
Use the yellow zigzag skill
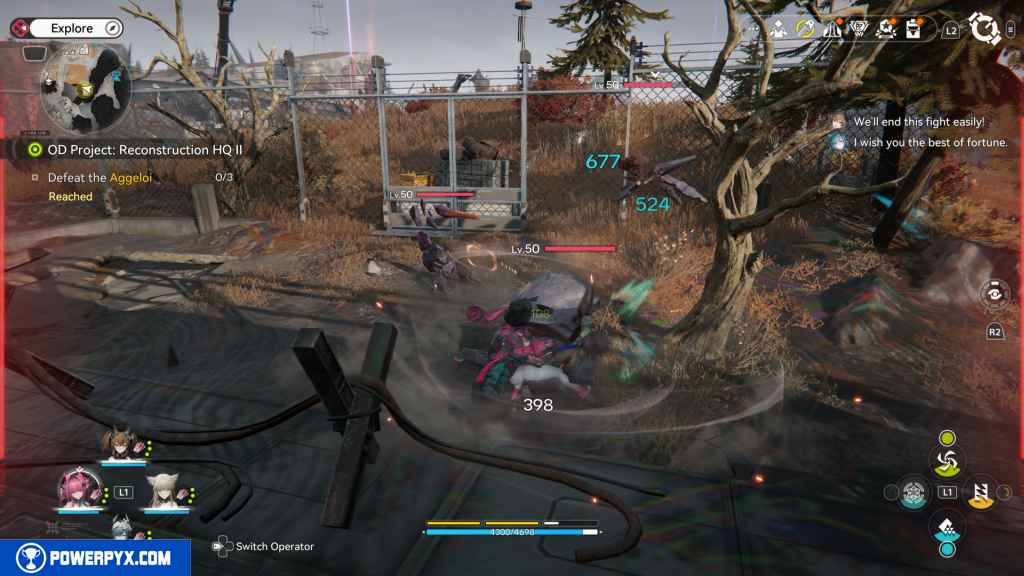(981, 491)
